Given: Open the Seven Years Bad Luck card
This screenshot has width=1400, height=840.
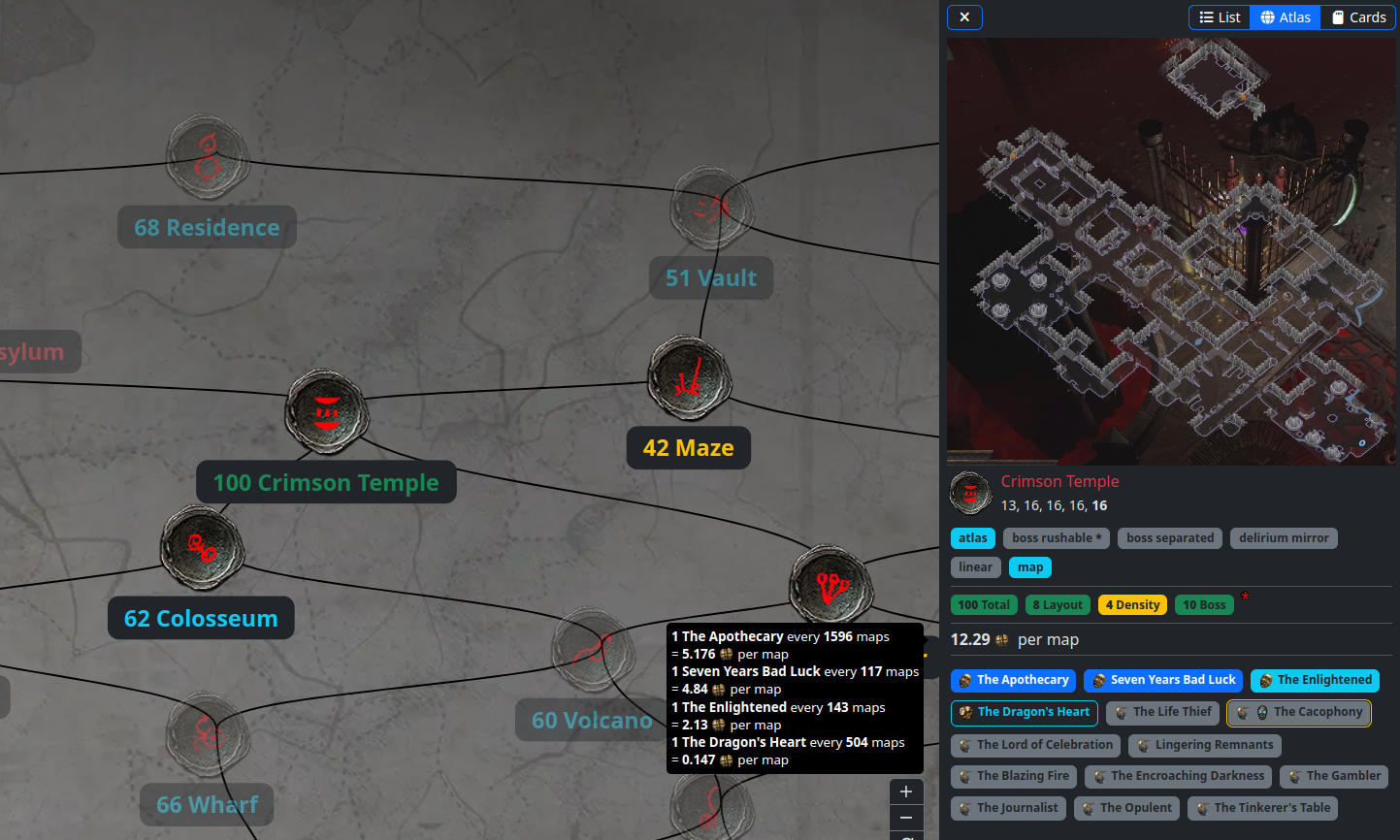Looking at the screenshot, I should (1162, 681).
